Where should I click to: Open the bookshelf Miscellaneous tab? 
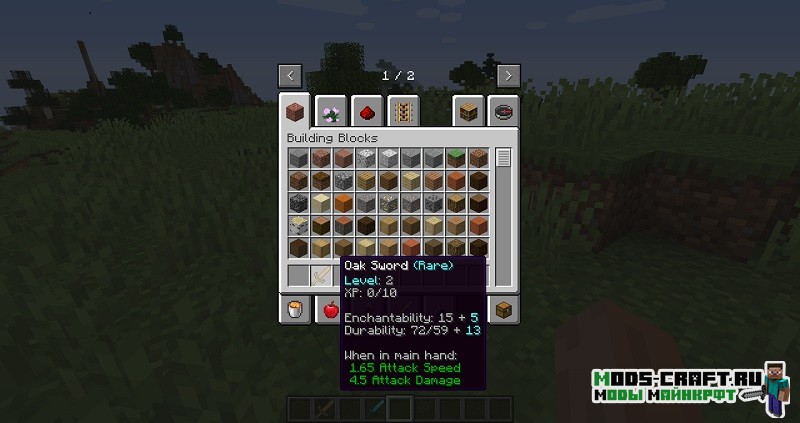466,109
